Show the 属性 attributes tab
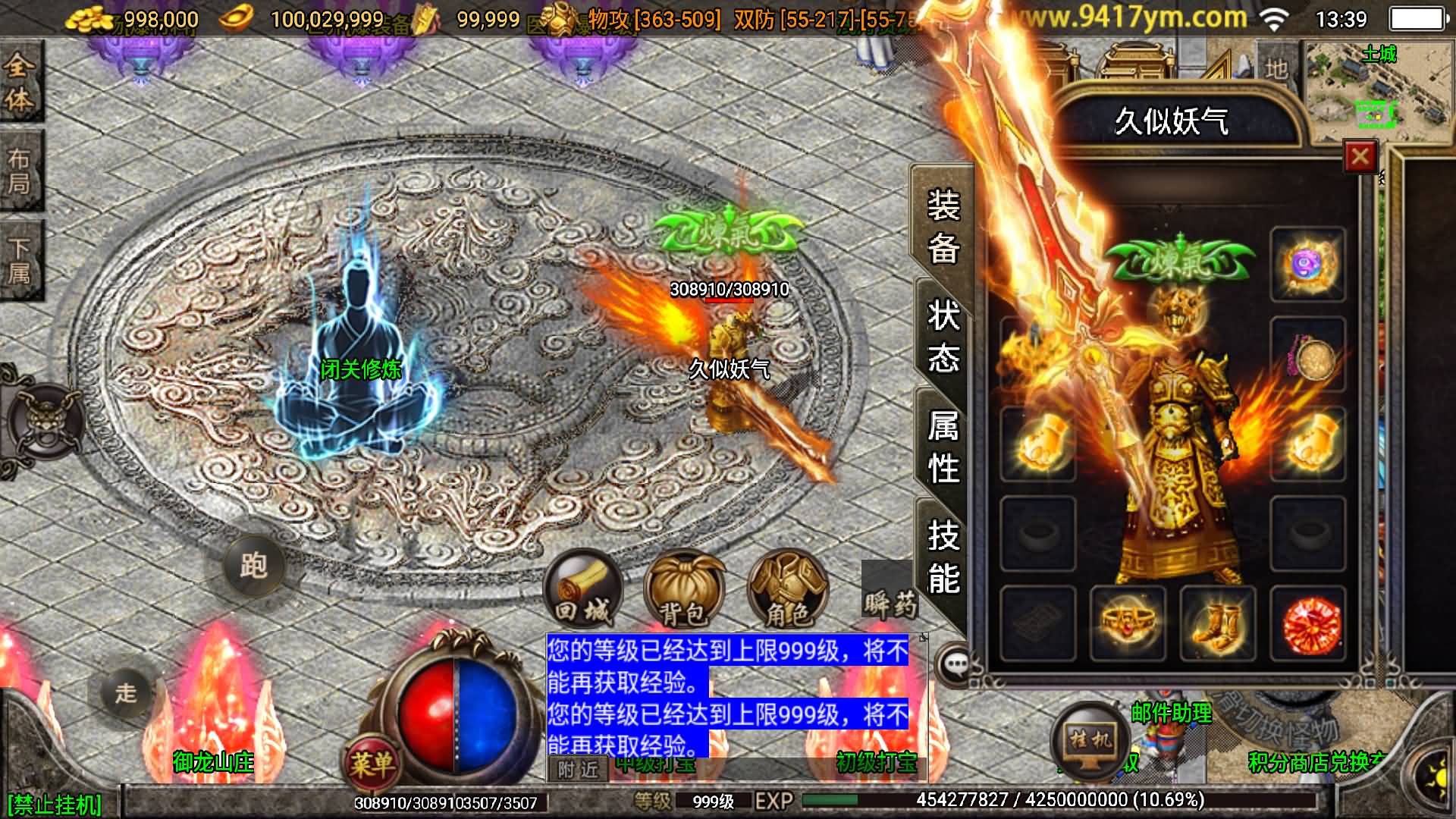Viewport: 1456px width, 819px height. (943, 447)
